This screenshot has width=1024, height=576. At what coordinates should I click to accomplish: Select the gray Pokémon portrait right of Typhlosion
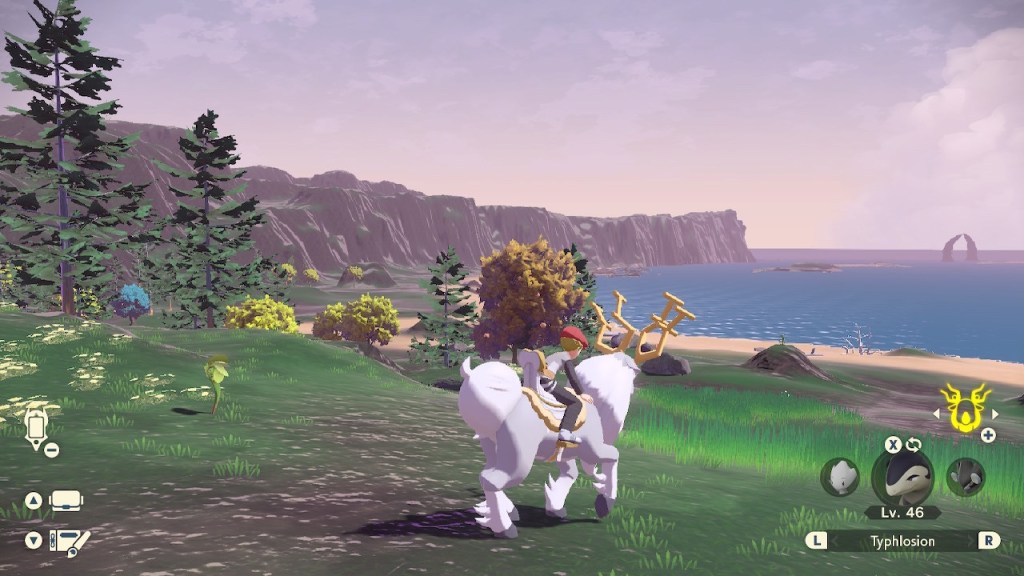tap(965, 477)
